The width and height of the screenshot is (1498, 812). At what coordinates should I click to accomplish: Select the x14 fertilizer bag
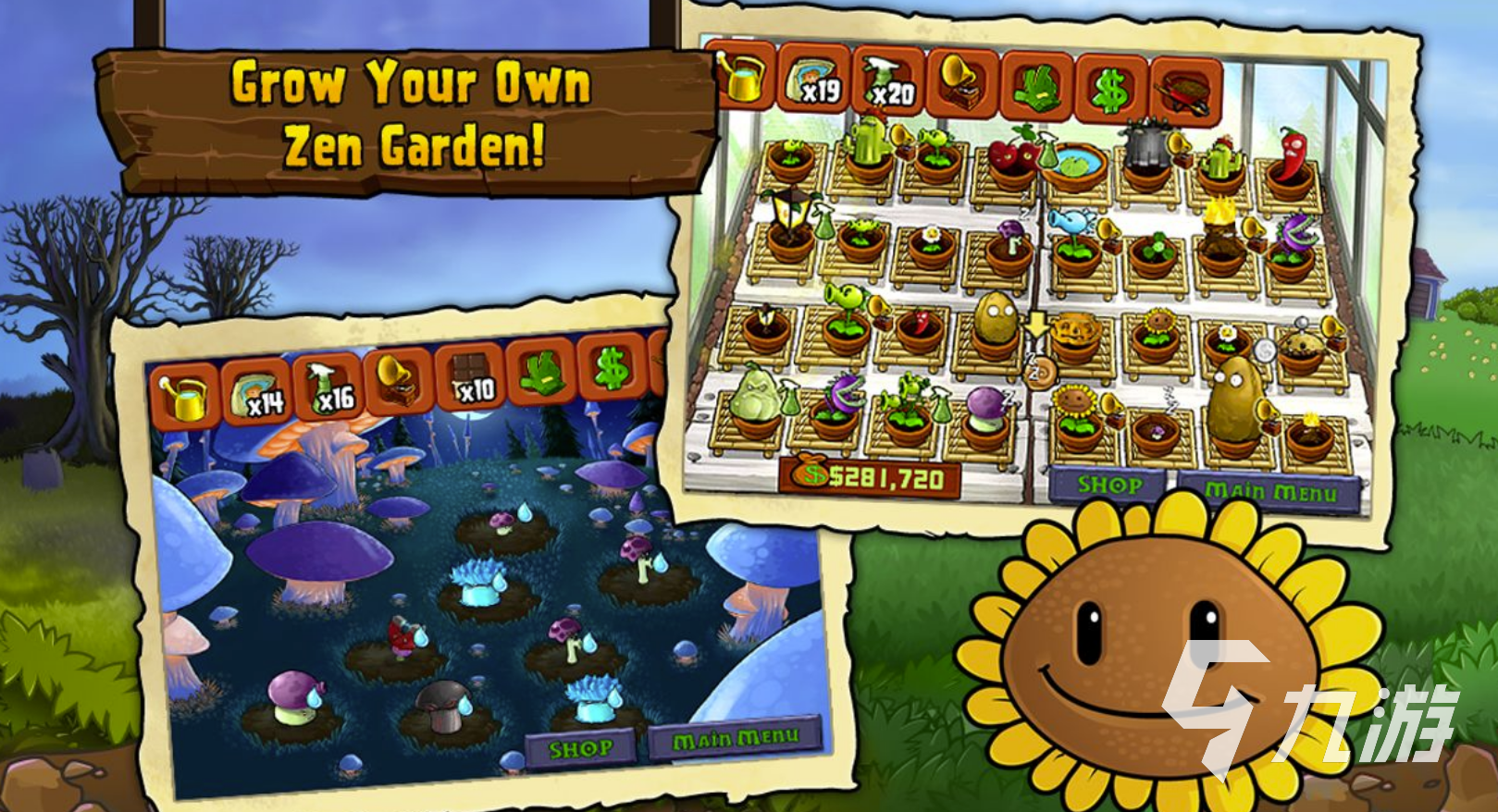(256, 393)
